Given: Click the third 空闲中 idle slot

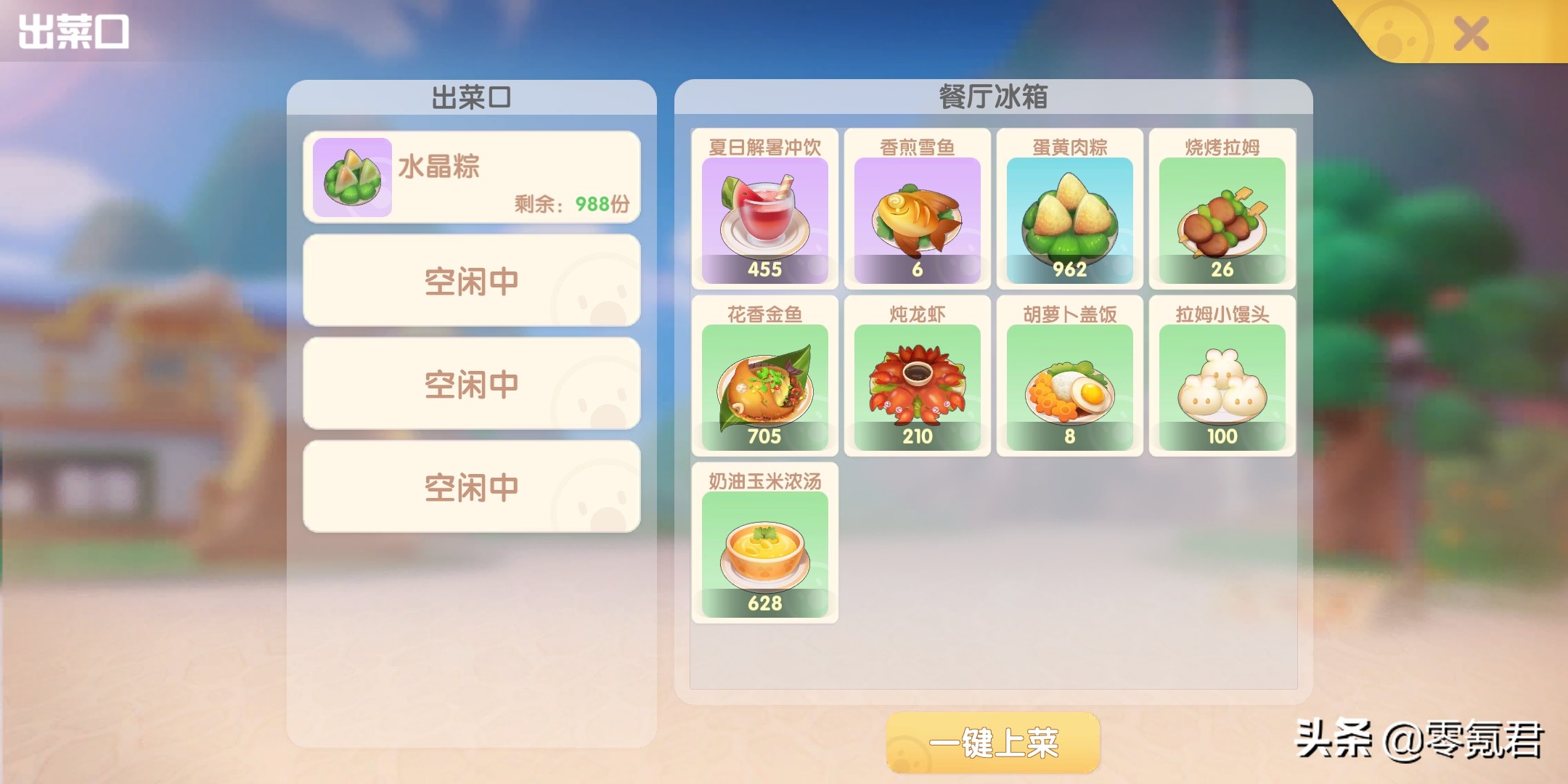Looking at the screenshot, I should click(473, 487).
